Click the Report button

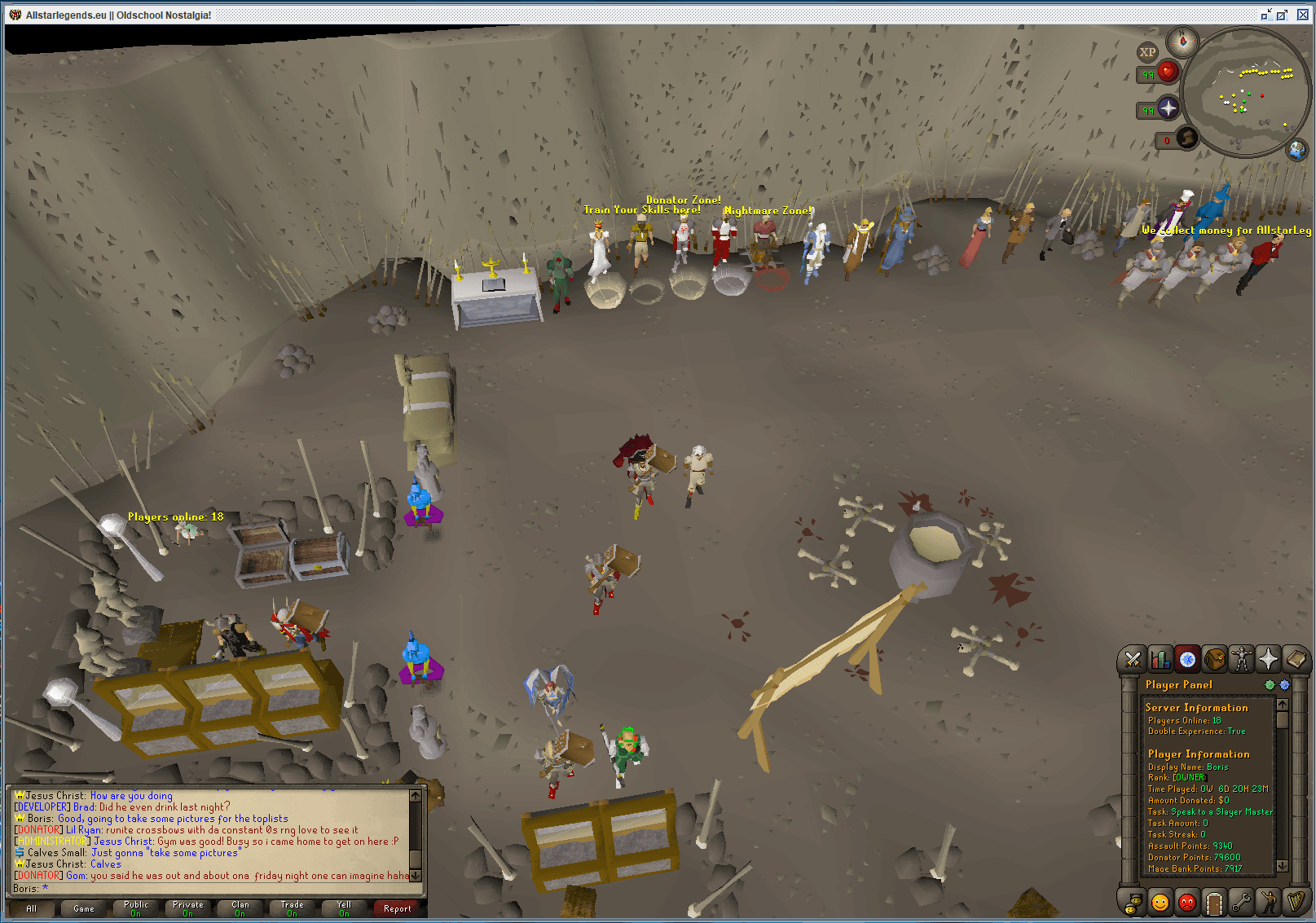tap(397, 909)
